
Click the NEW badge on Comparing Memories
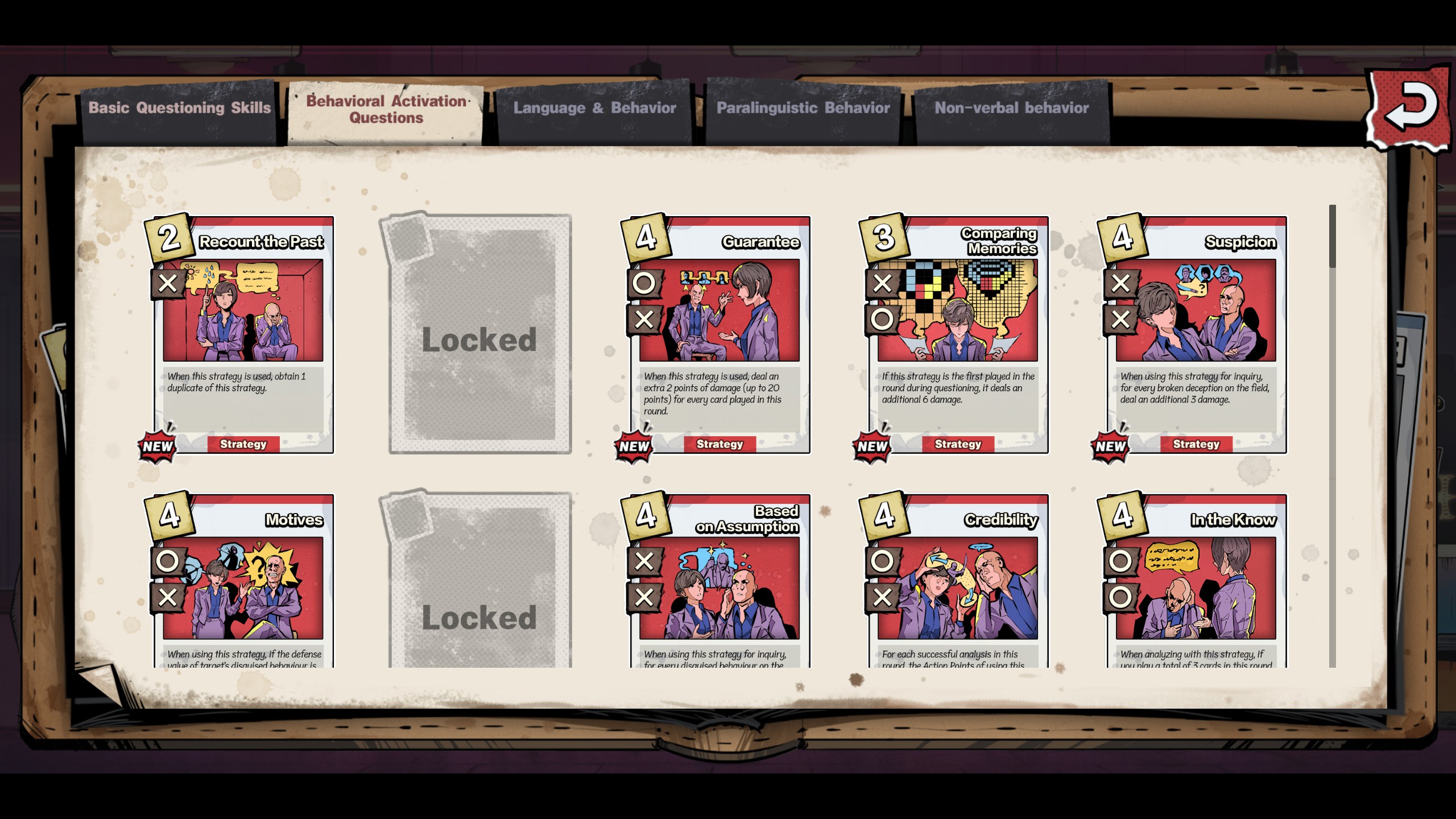click(x=872, y=446)
